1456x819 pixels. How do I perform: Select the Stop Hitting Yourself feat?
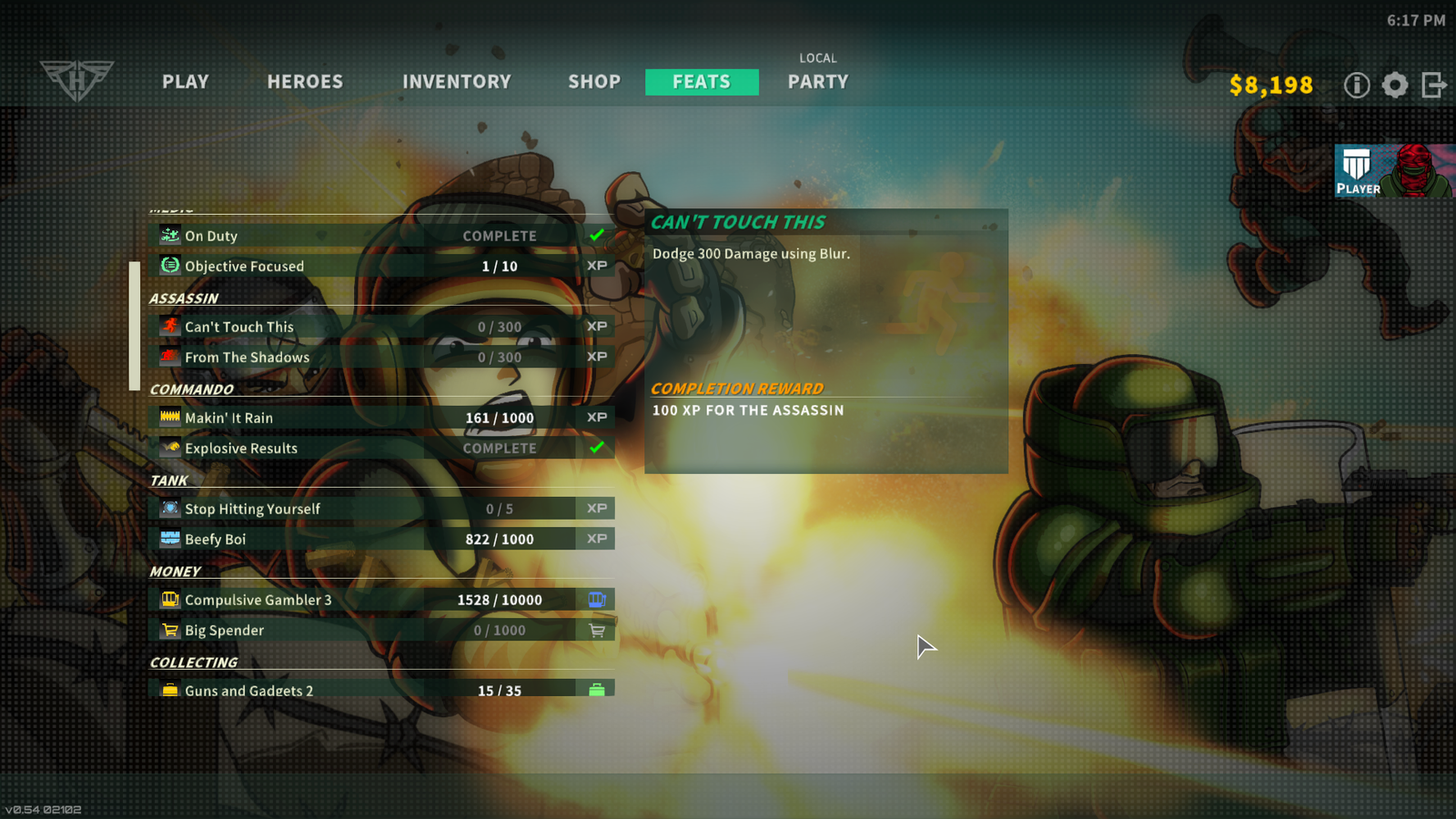coord(381,509)
